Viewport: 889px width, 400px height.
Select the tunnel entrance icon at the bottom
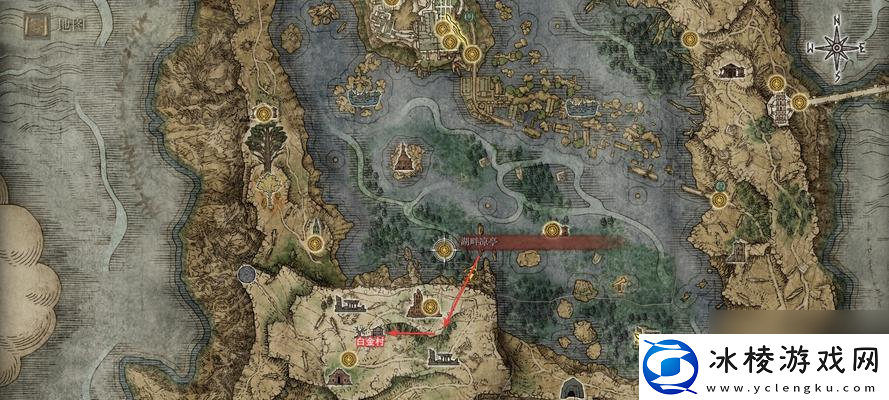(x=574, y=388)
